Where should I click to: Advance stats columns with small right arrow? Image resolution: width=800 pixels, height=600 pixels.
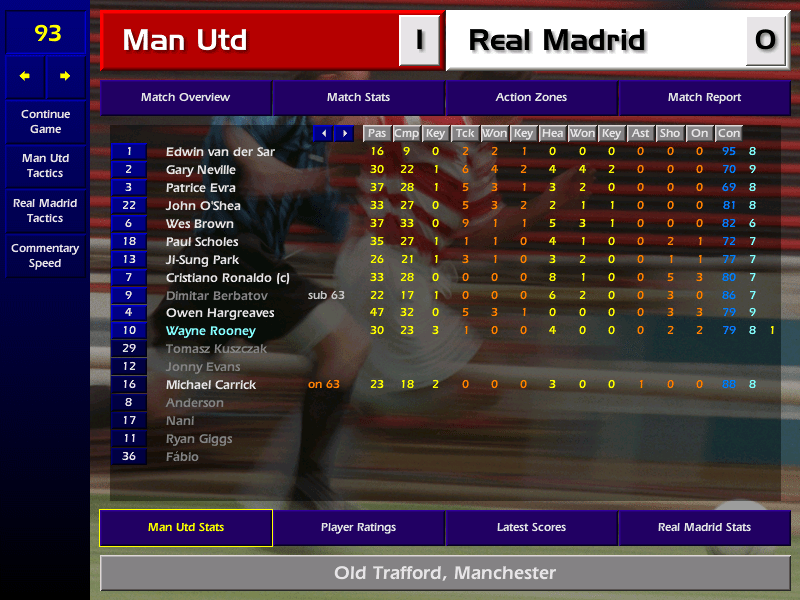click(x=345, y=133)
